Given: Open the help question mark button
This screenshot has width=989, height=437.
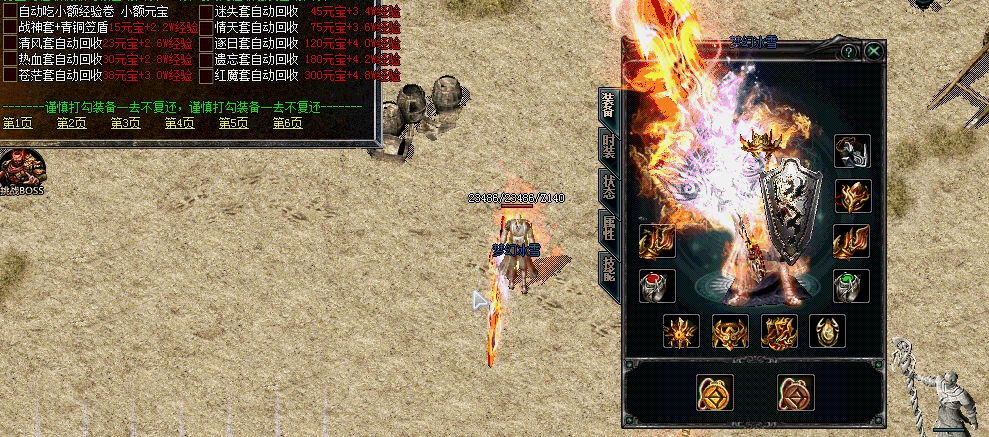Looking at the screenshot, I should pyautogui.click(x=848, y=51).
